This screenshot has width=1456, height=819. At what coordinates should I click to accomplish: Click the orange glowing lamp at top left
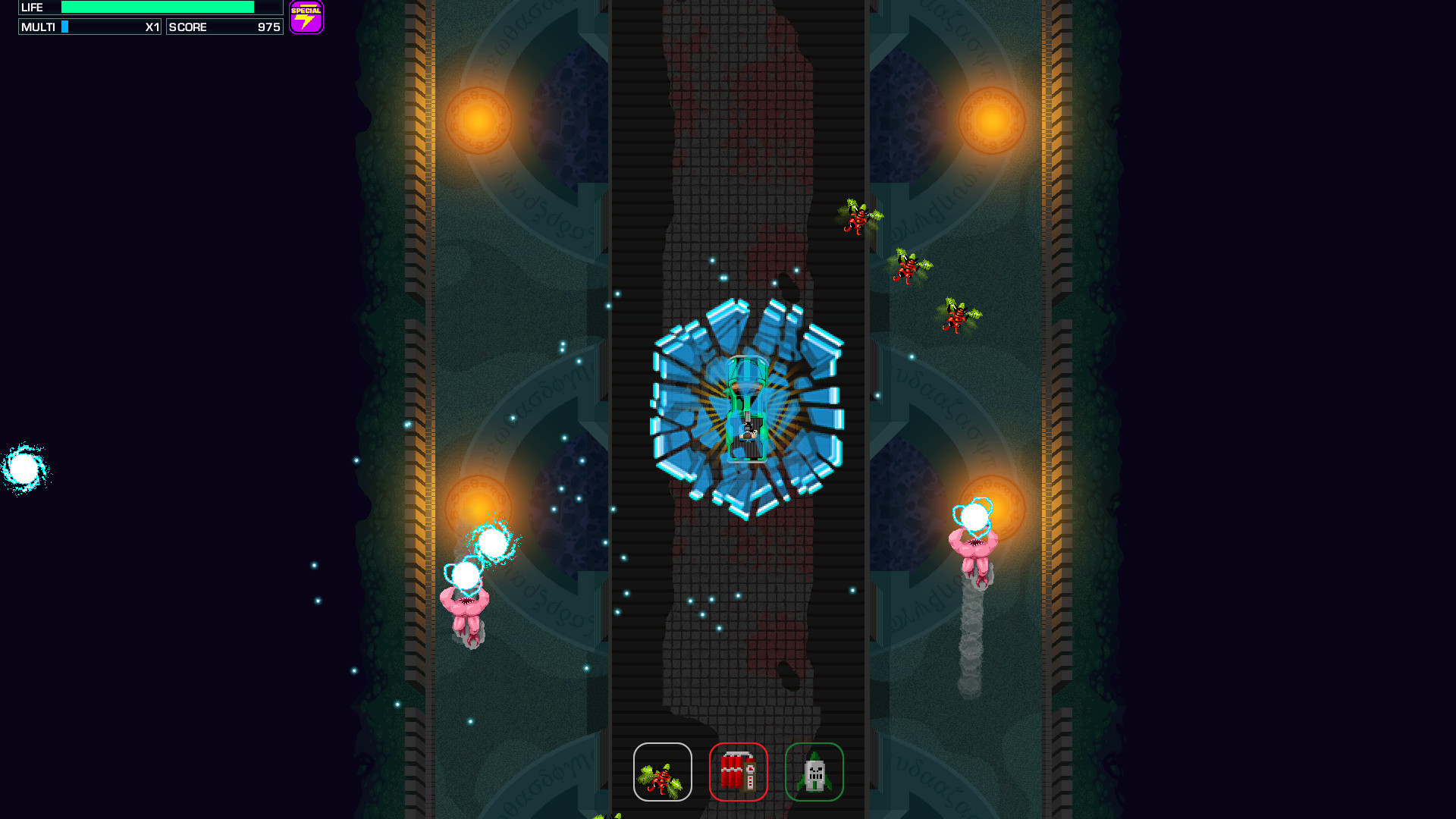coord(478,118)
